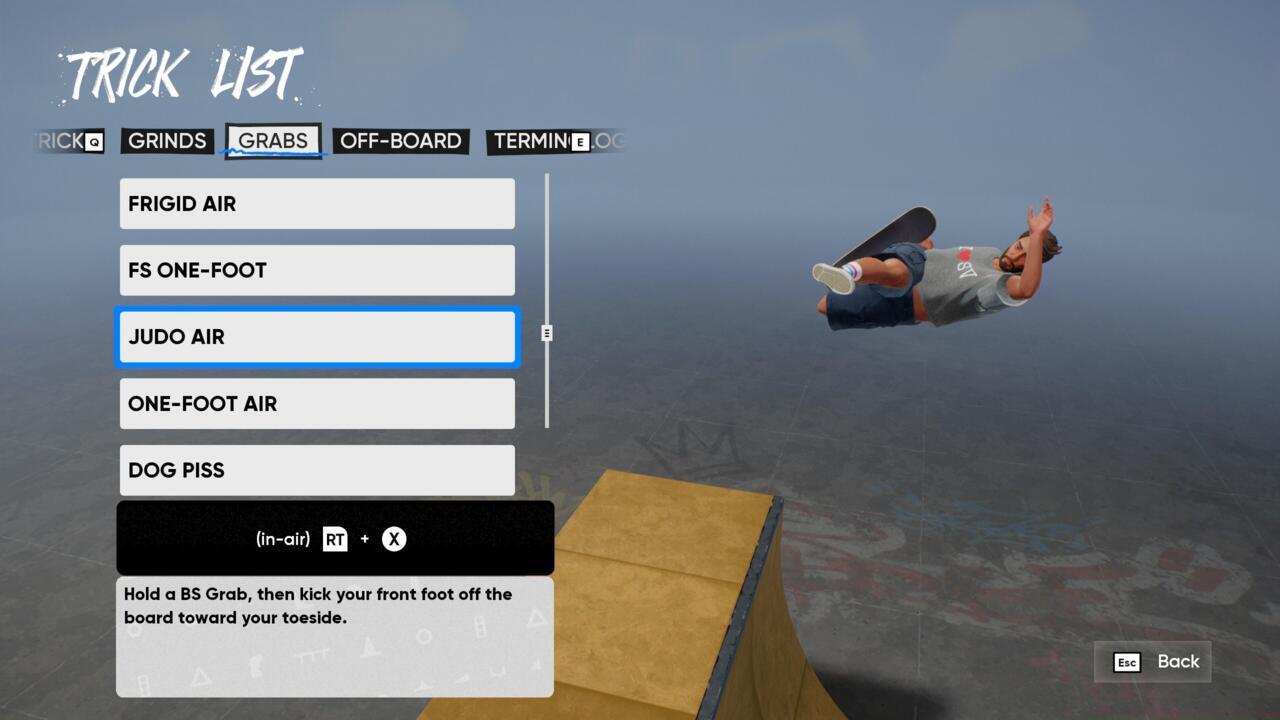This screenshot has width=1280, height=720.
Task: Click the Q key icon on the Trick tab
Action: (x=92, y=141)
